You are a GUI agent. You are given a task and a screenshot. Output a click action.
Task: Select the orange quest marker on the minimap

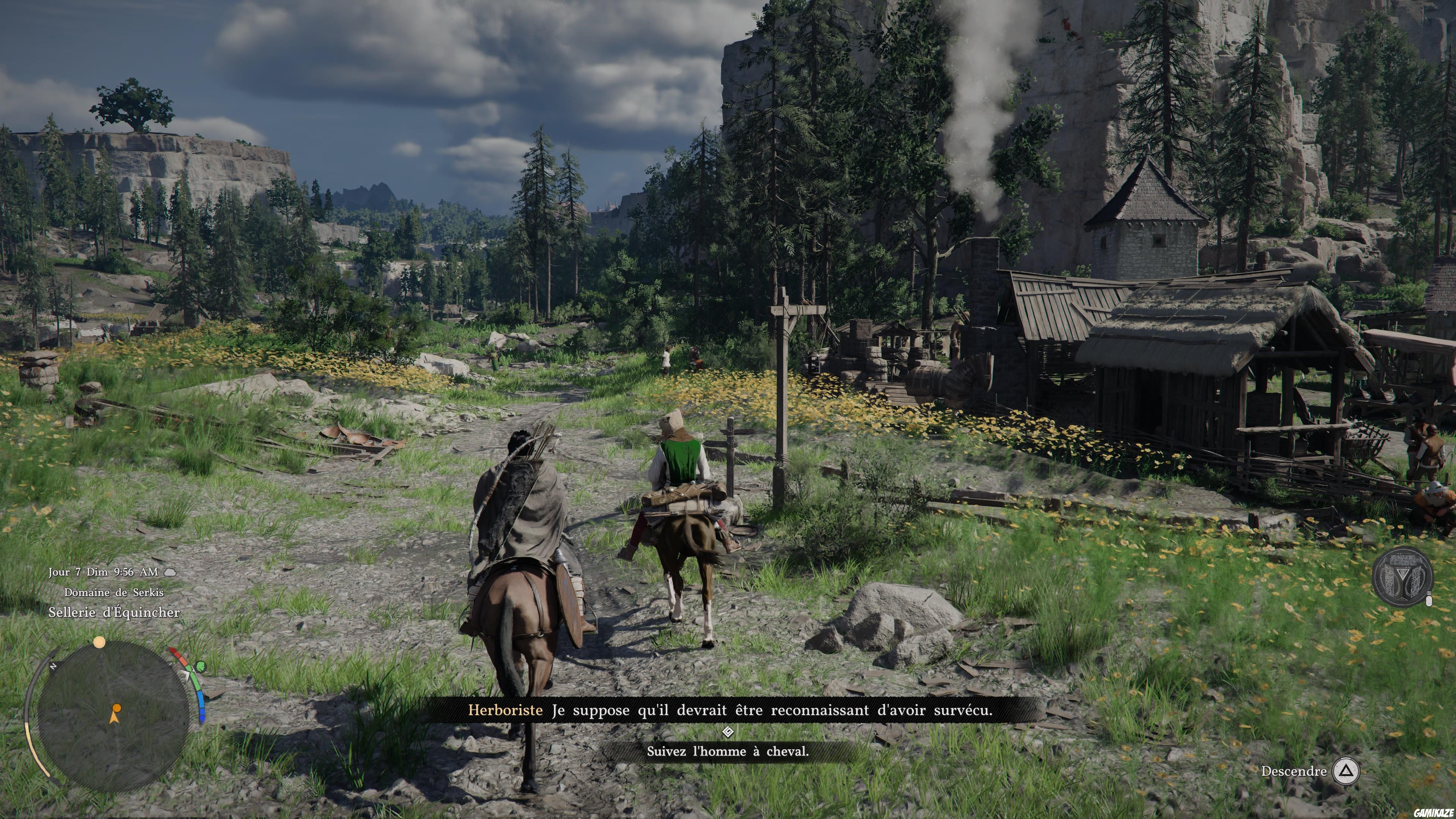116,708
